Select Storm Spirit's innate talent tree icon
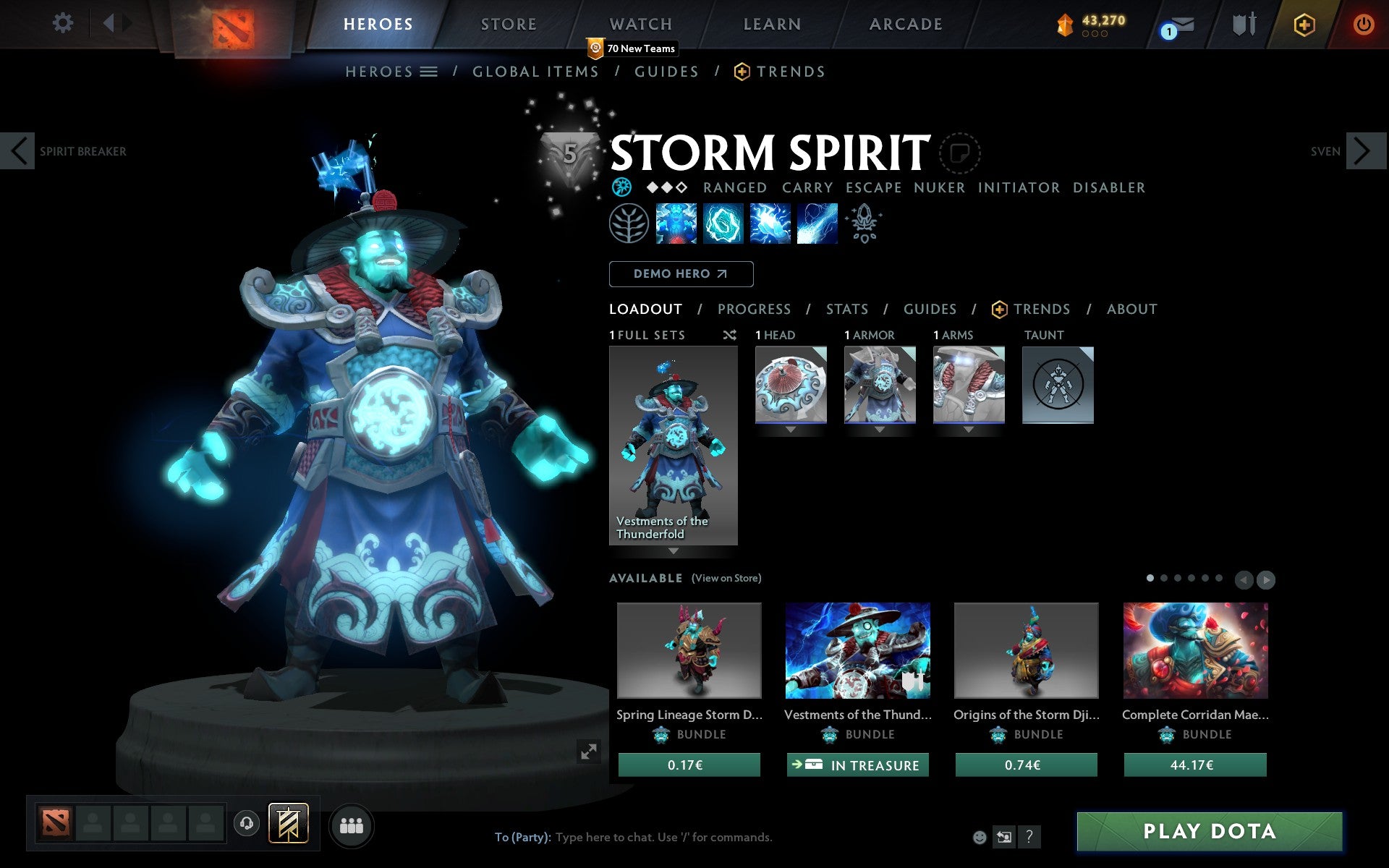 [629, 224]
